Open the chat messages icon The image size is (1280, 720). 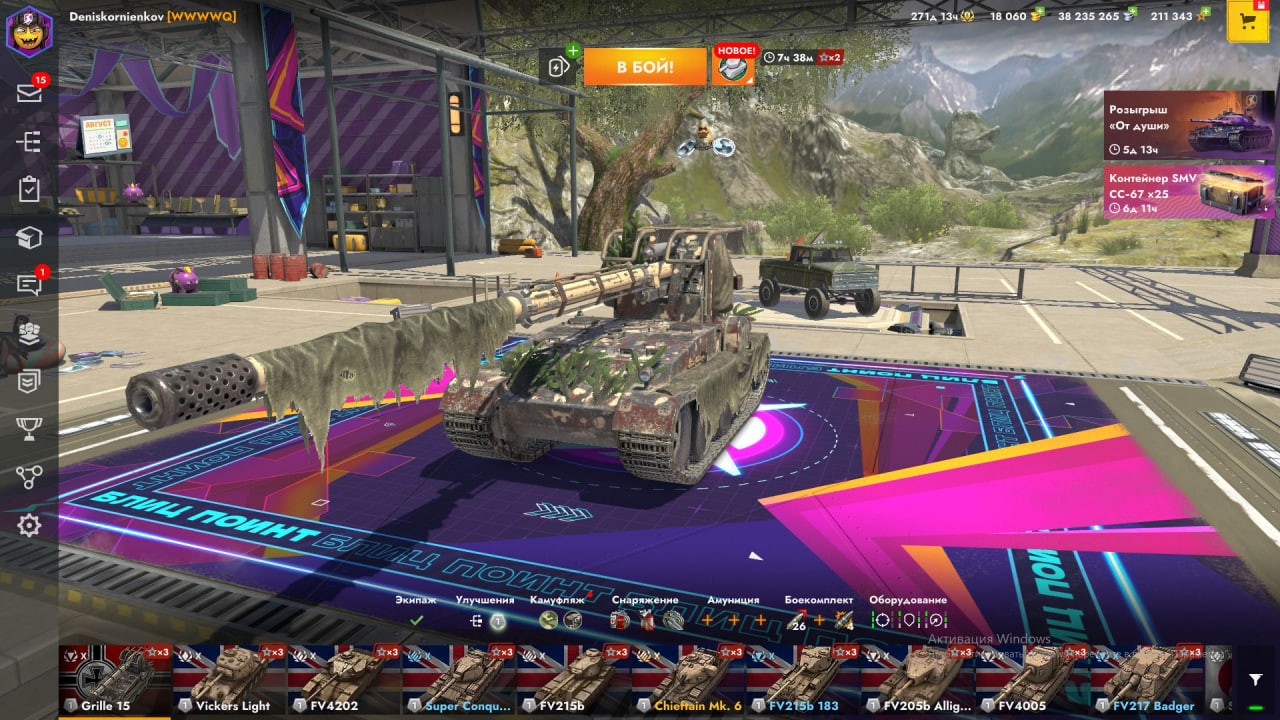point(29,285)
